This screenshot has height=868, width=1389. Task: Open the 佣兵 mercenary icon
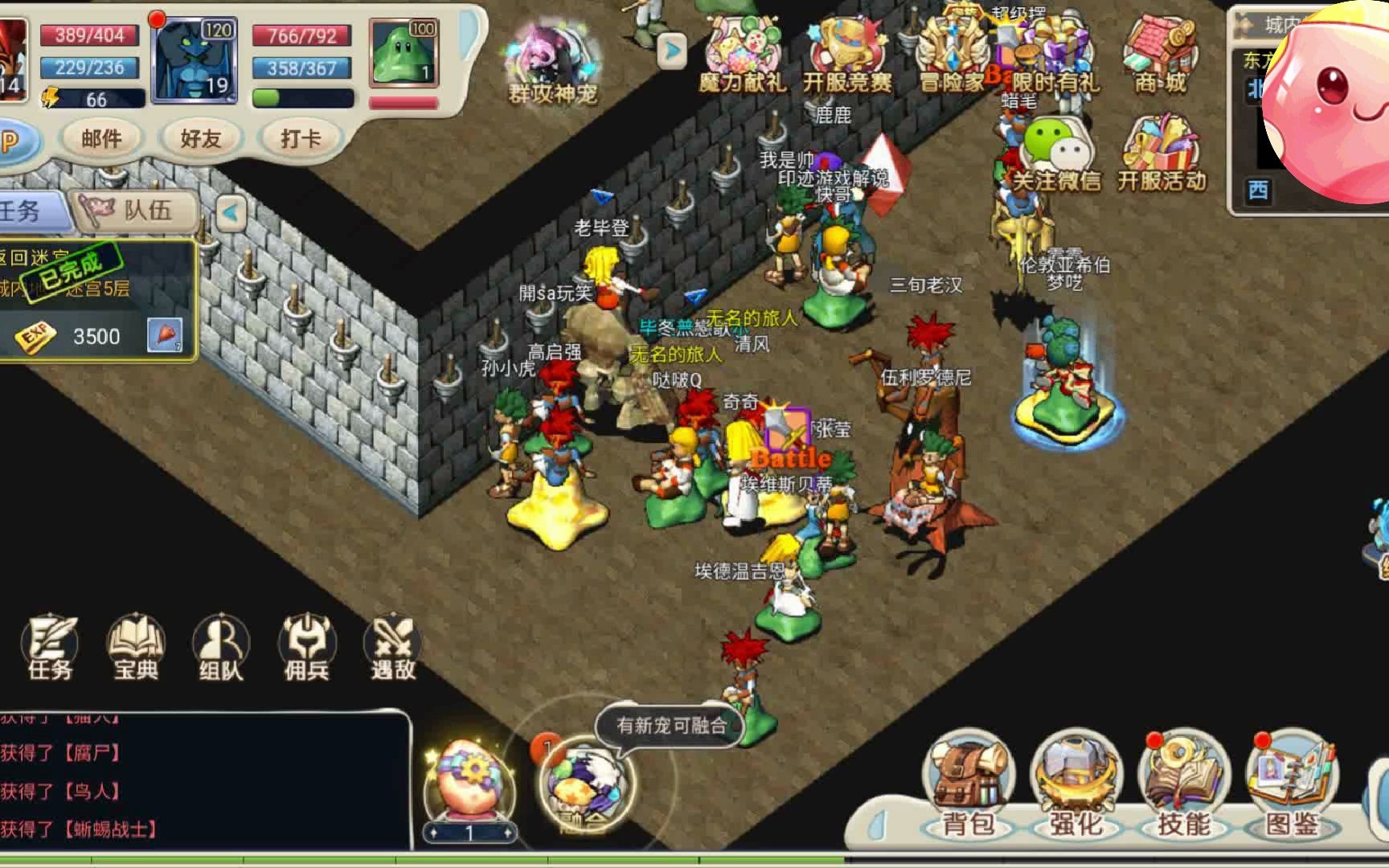pos(306,648)
